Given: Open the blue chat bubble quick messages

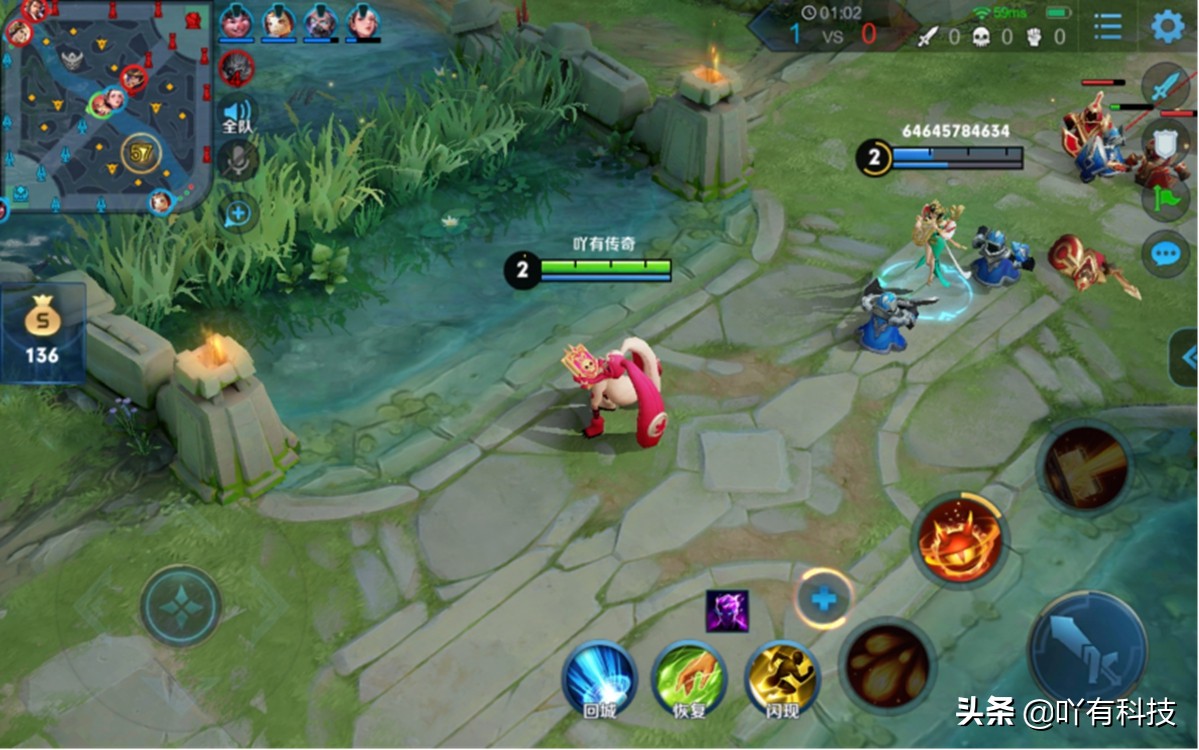Looking at the screenshot, I should click(x=1165, y=253).
